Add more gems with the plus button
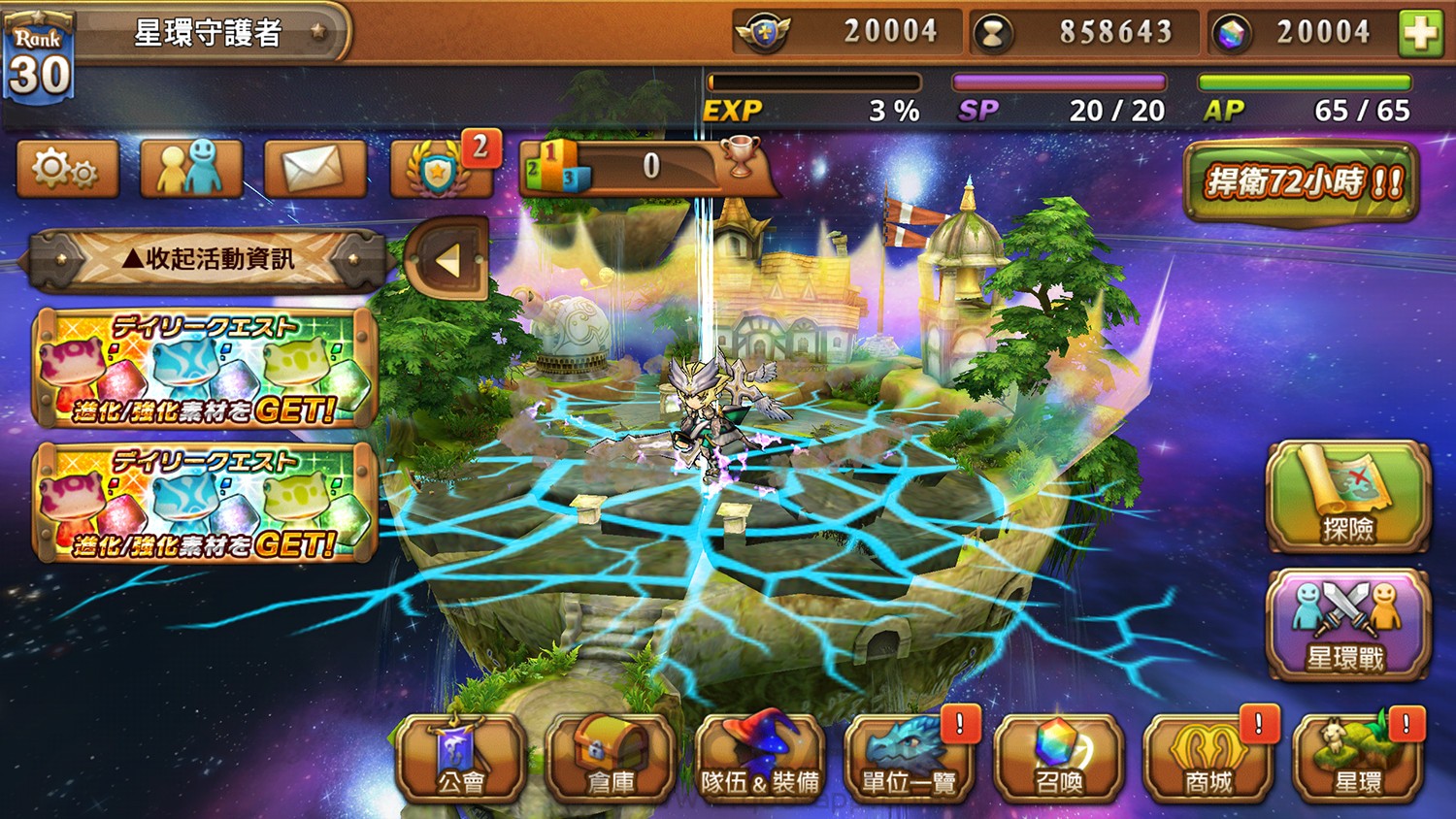This screenshot has width=1456, height=819. tap(1419, 33)
